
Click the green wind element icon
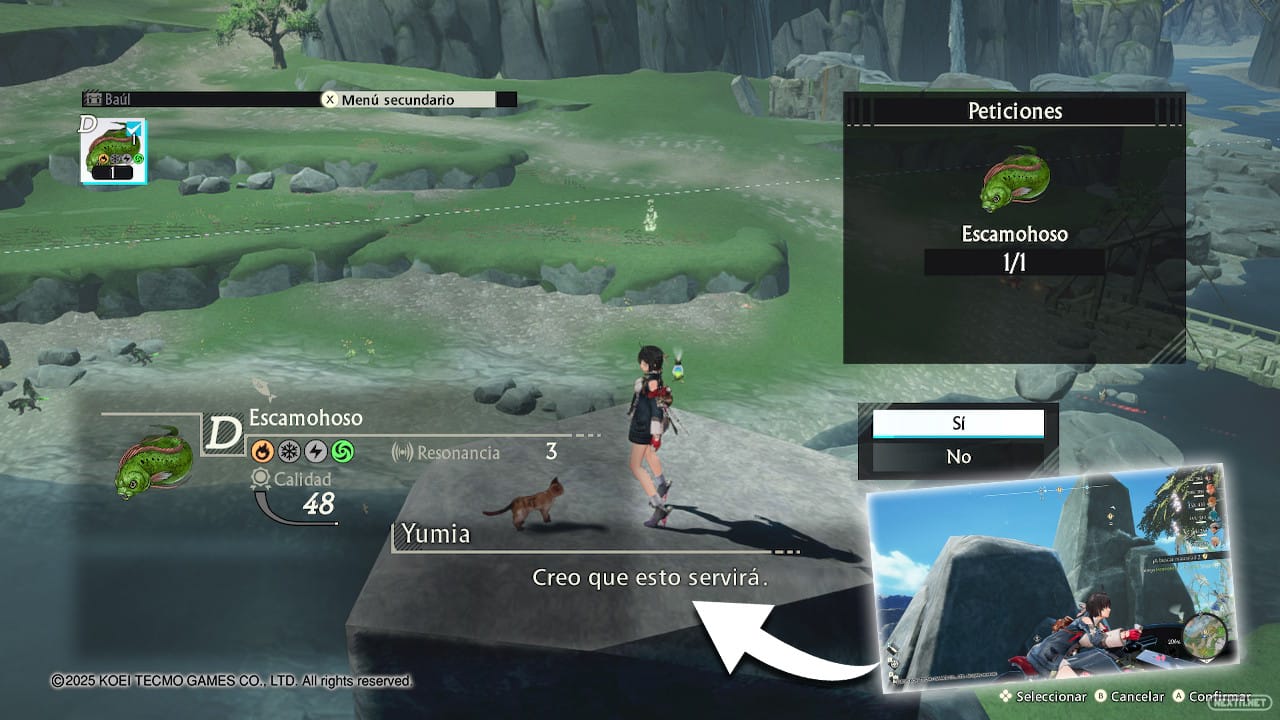[344, 450]
